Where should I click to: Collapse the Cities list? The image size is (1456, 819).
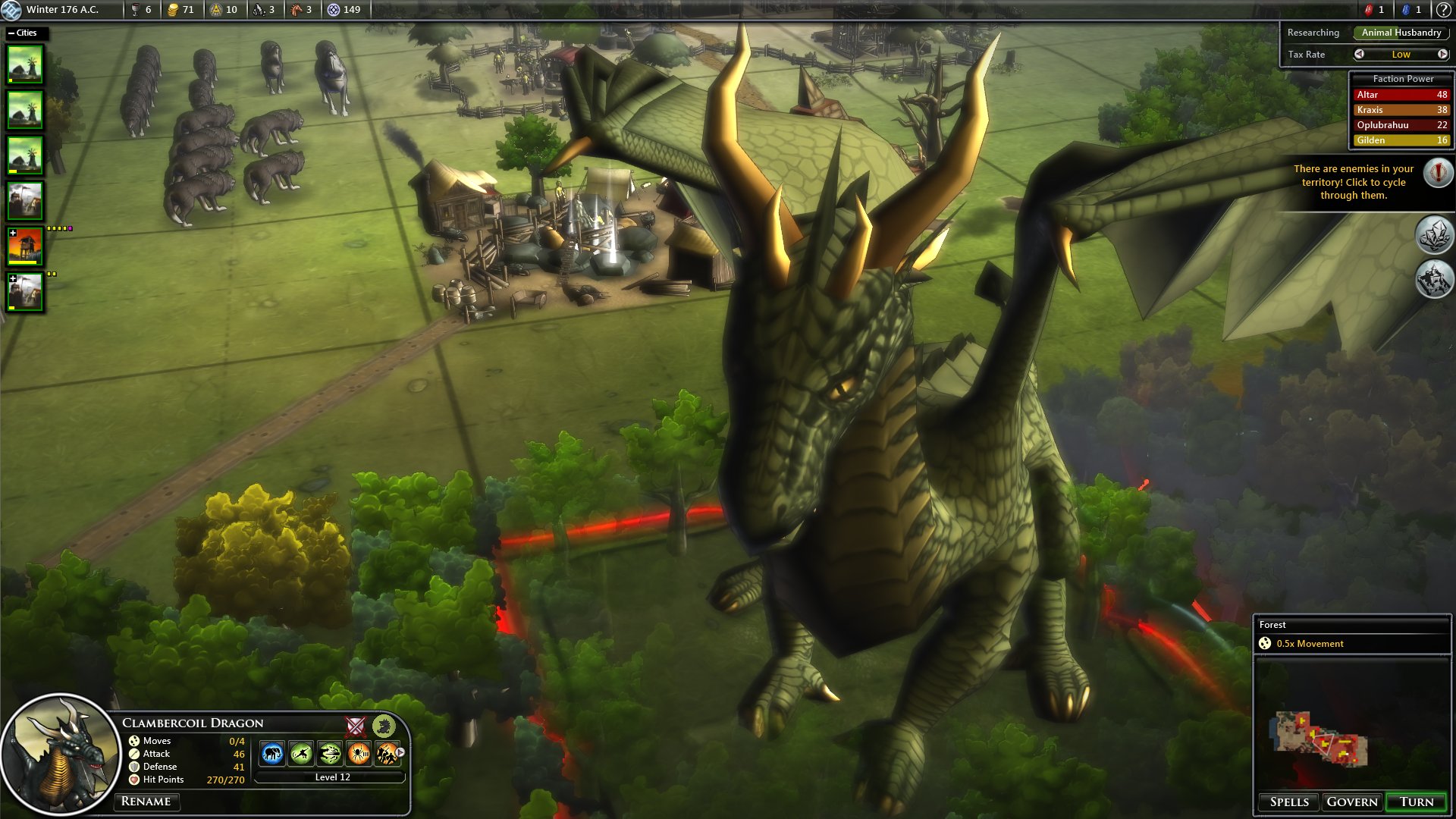11,33
